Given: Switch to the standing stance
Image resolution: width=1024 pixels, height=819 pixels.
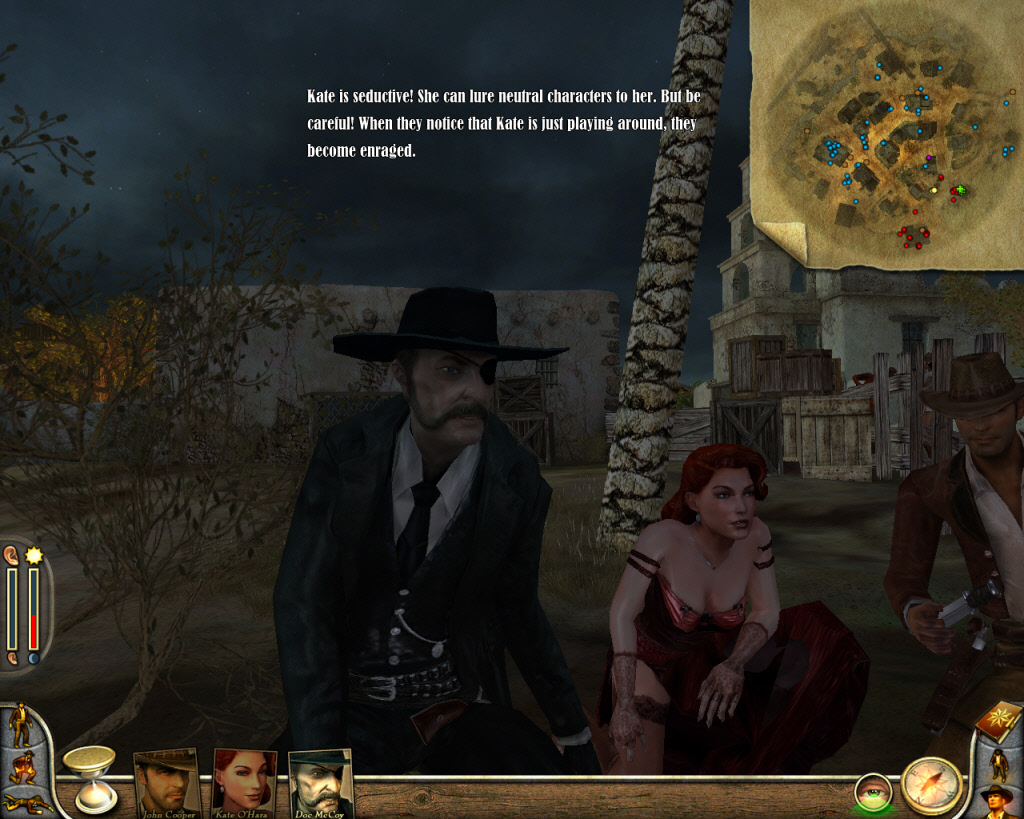Looking at the screenshot, I should pos(20,725).
